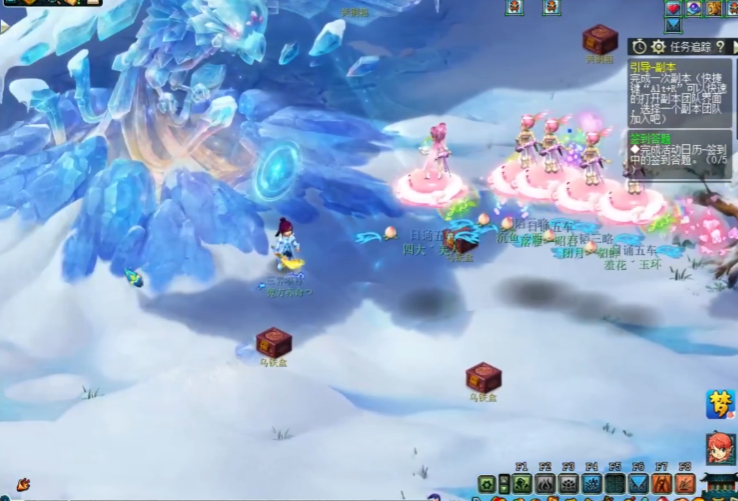This screenshot has width=738, height=501.
Task: Activate the F8 orange burst skill
Action: pos(685,484)
